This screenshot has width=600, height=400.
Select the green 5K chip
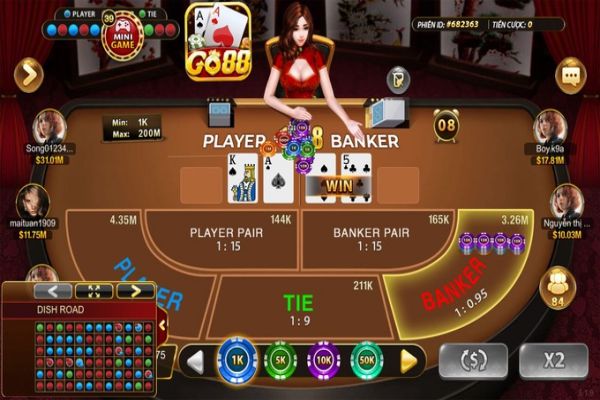click(x=280, y=359)
